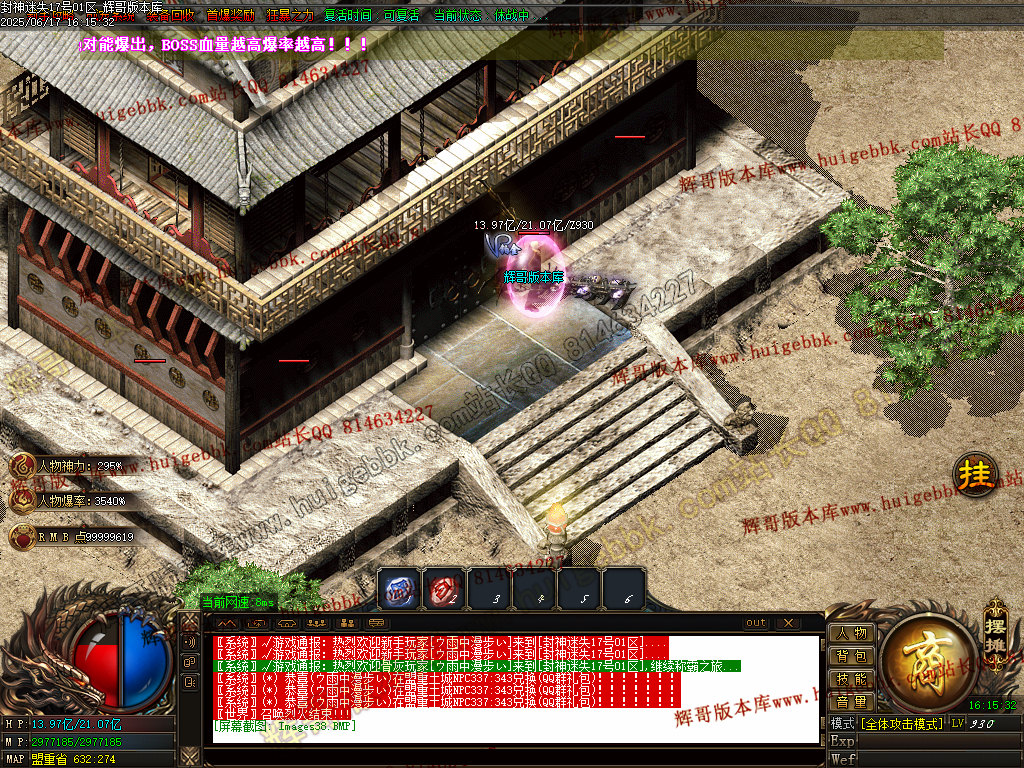Select 狂暴之力 from the top menu

[290, 16]
